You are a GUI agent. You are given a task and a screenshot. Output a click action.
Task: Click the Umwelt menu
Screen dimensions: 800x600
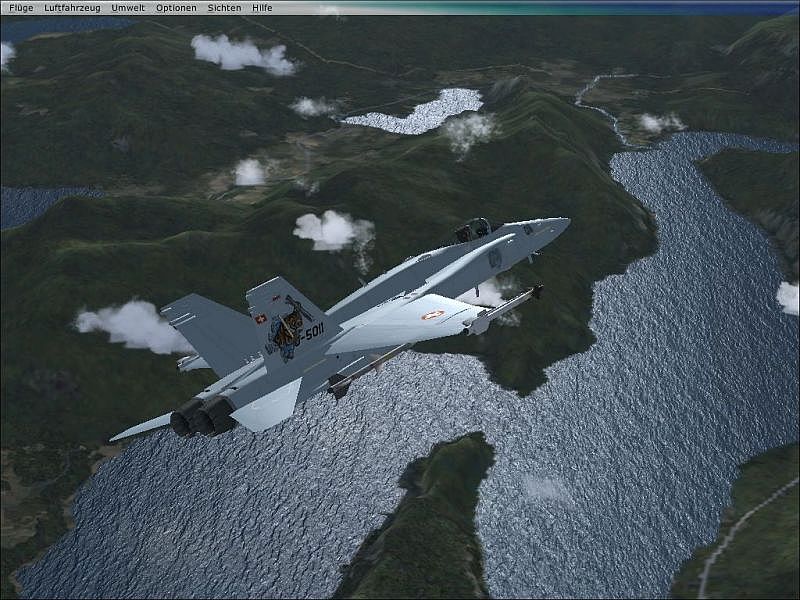[128, 7]
